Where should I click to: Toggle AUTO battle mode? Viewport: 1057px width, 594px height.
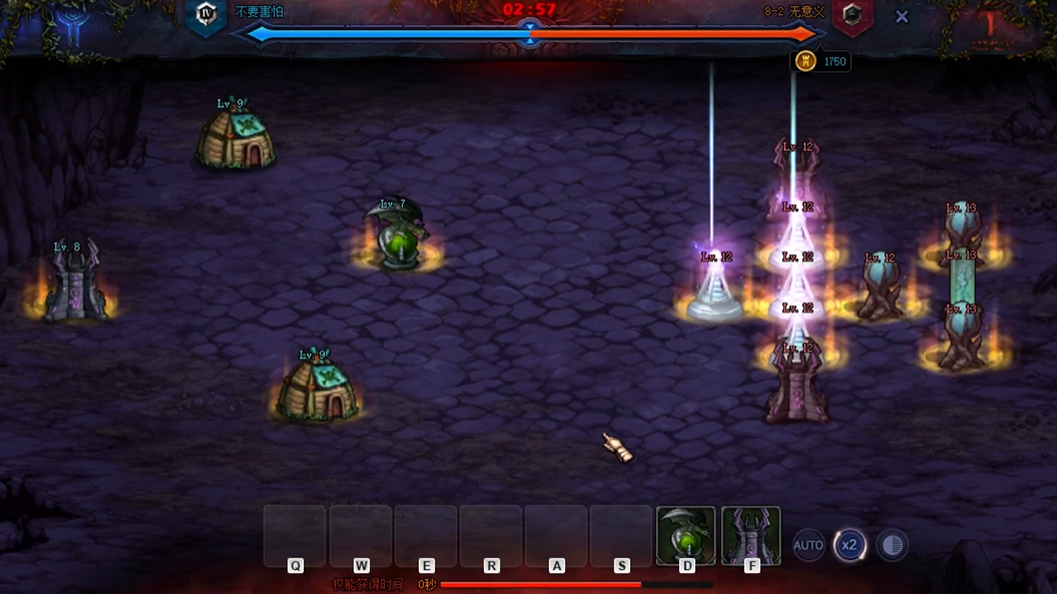808,545
